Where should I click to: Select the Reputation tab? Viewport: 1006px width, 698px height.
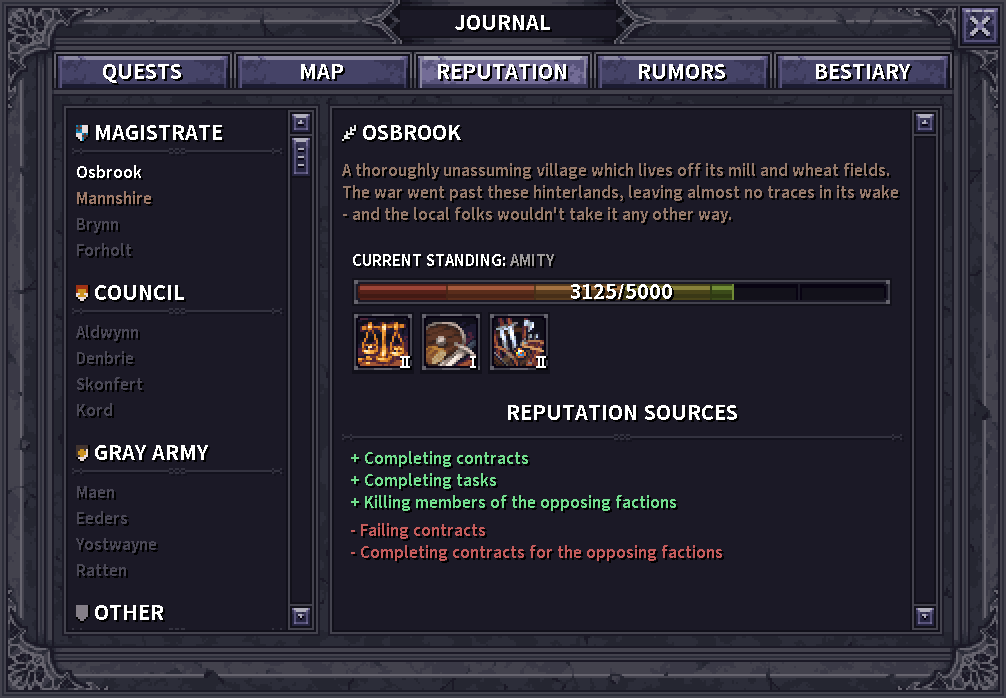pos(502,72)
